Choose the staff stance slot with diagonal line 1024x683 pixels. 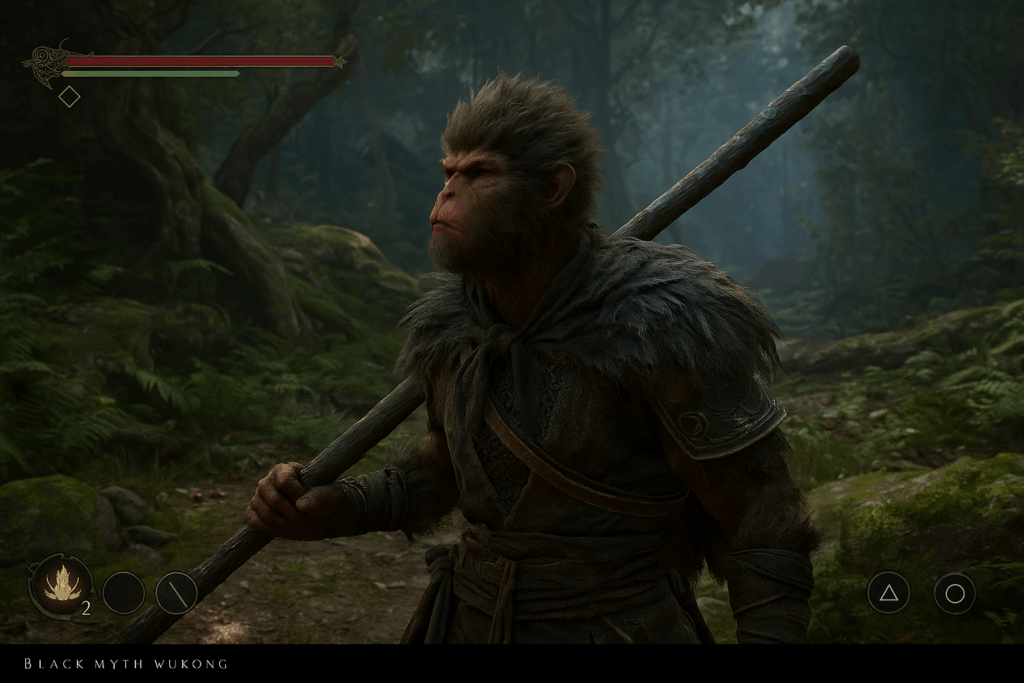point(176,593)
